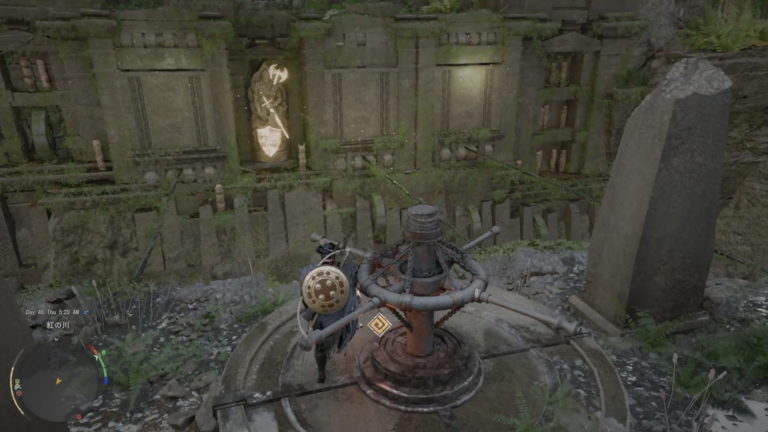Click the orange player arrow on minimap

point(57,379)
